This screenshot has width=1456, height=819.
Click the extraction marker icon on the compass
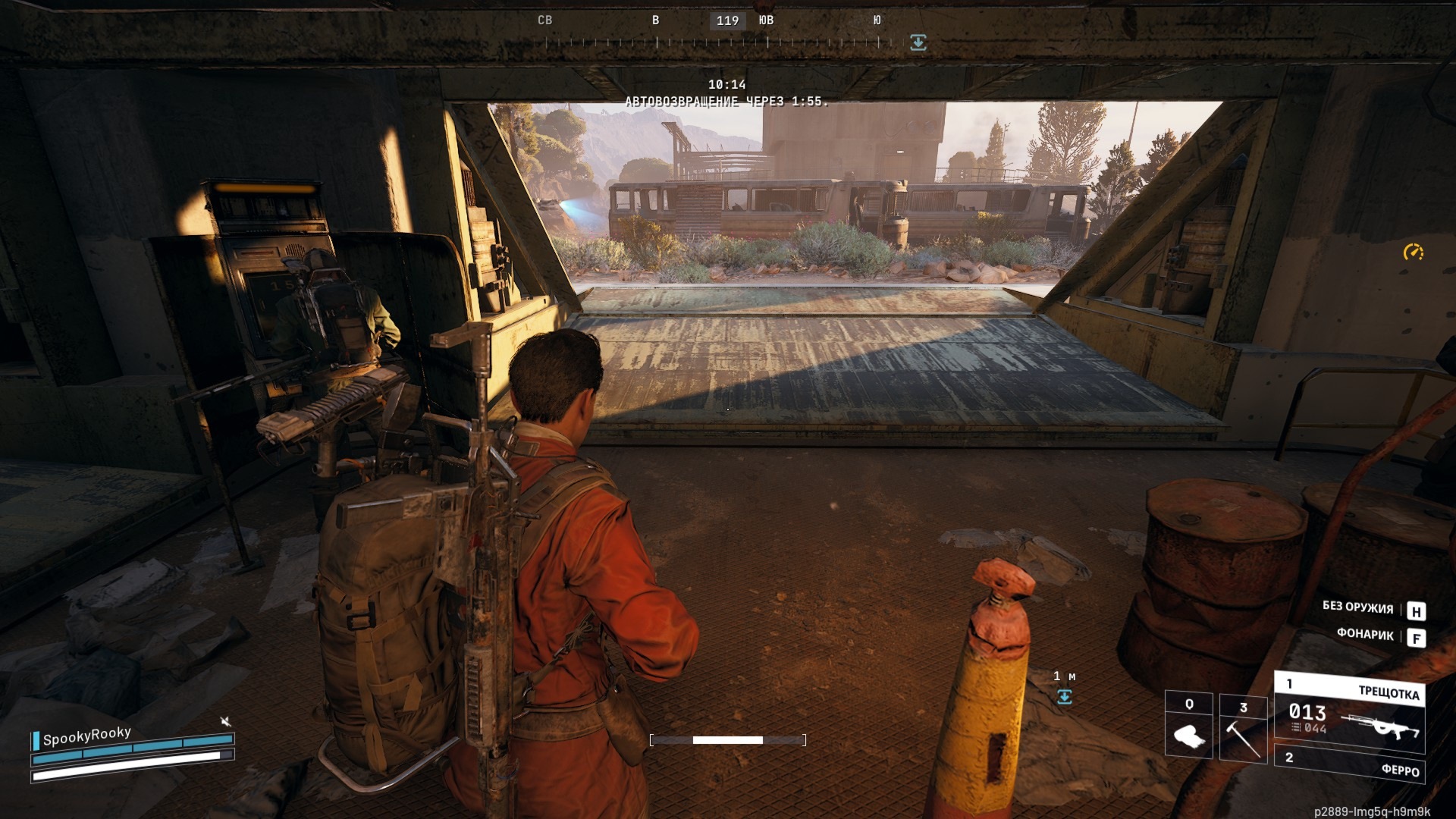pos(918,42)
